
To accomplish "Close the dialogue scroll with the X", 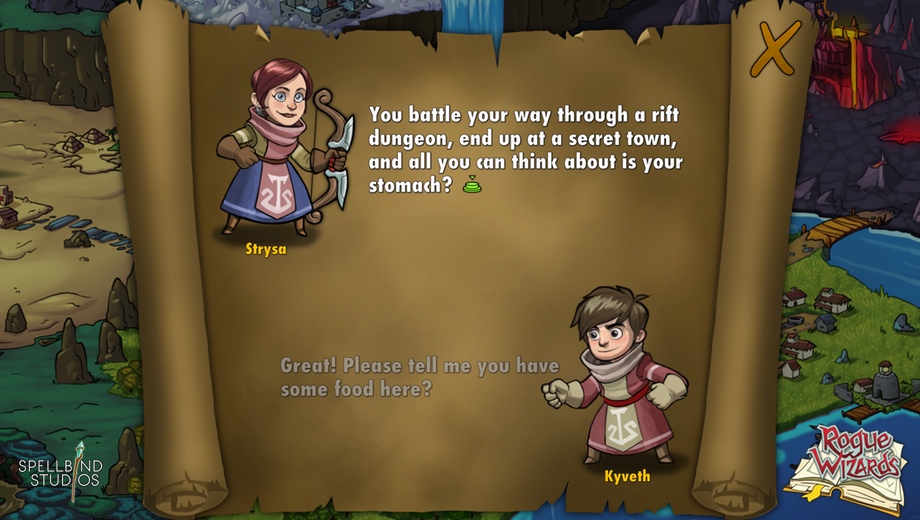I will click(x=775, y=50).
